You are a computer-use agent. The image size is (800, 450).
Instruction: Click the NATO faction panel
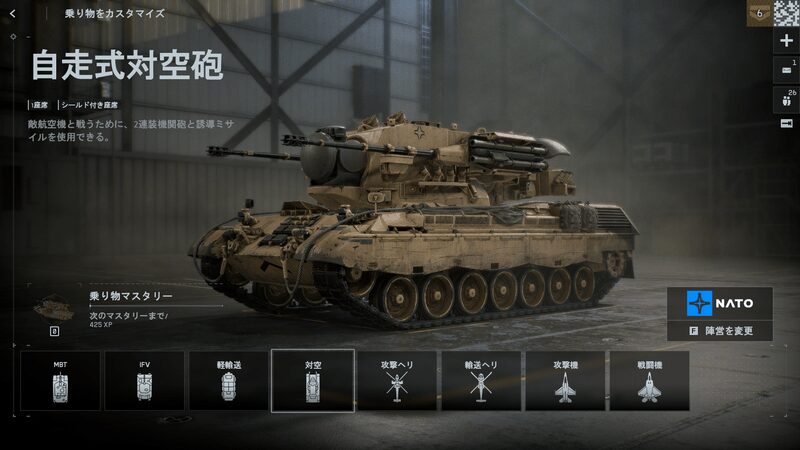click(720, 302)
